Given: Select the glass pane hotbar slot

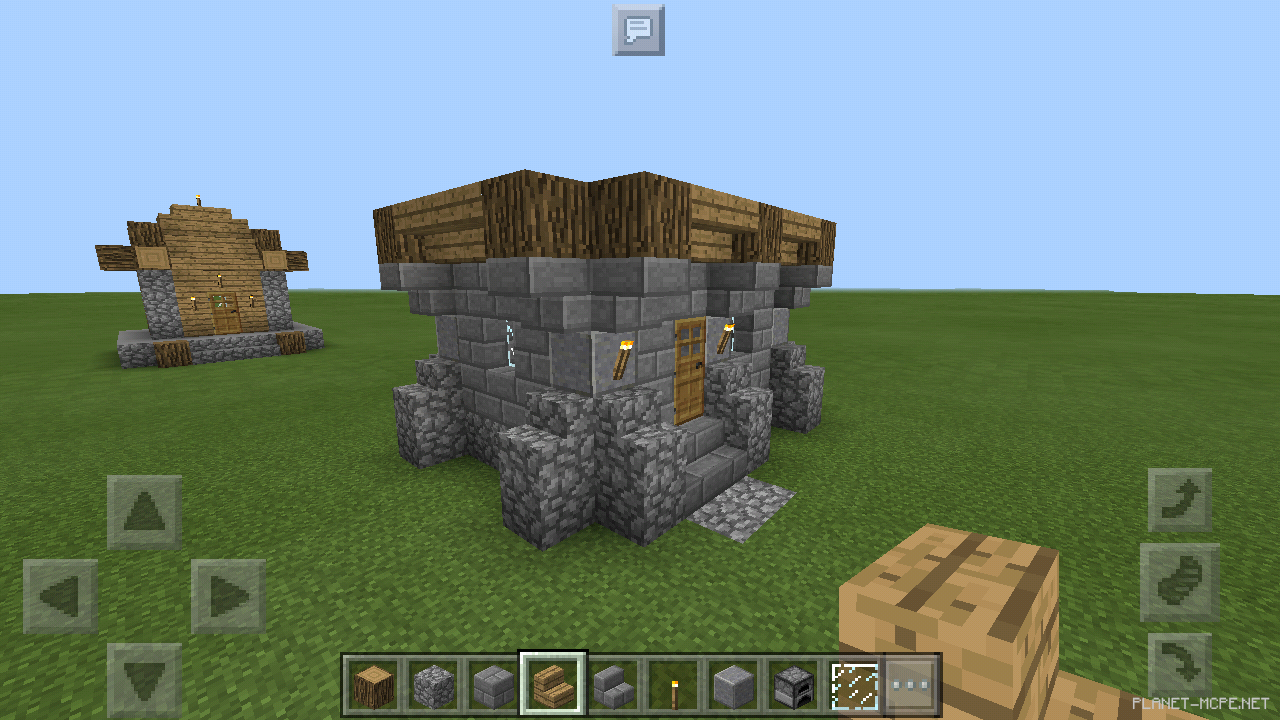Looking at the screenshot, I should pyautogui.click(x=853, y=681).
